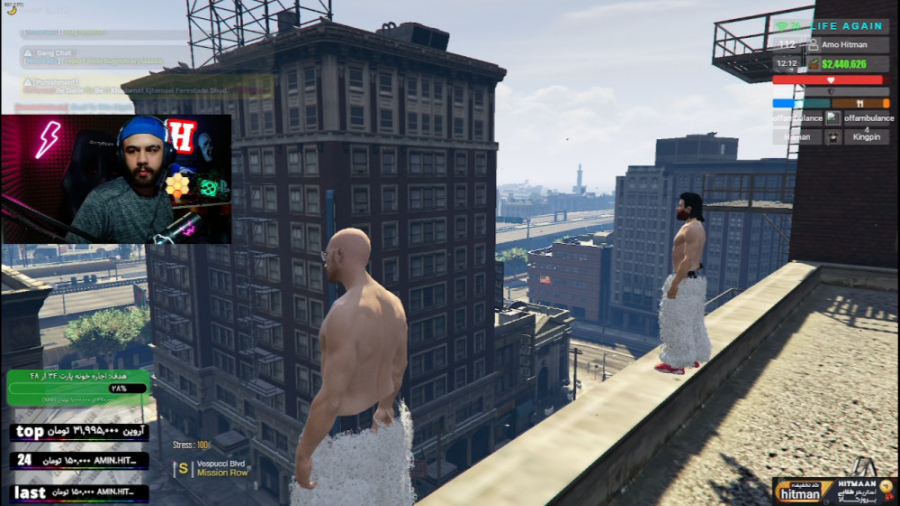Click the Kingpin gang rank box
Image resolution: width=900 pixels, height=506 pixels.
(x=864, y=136)
